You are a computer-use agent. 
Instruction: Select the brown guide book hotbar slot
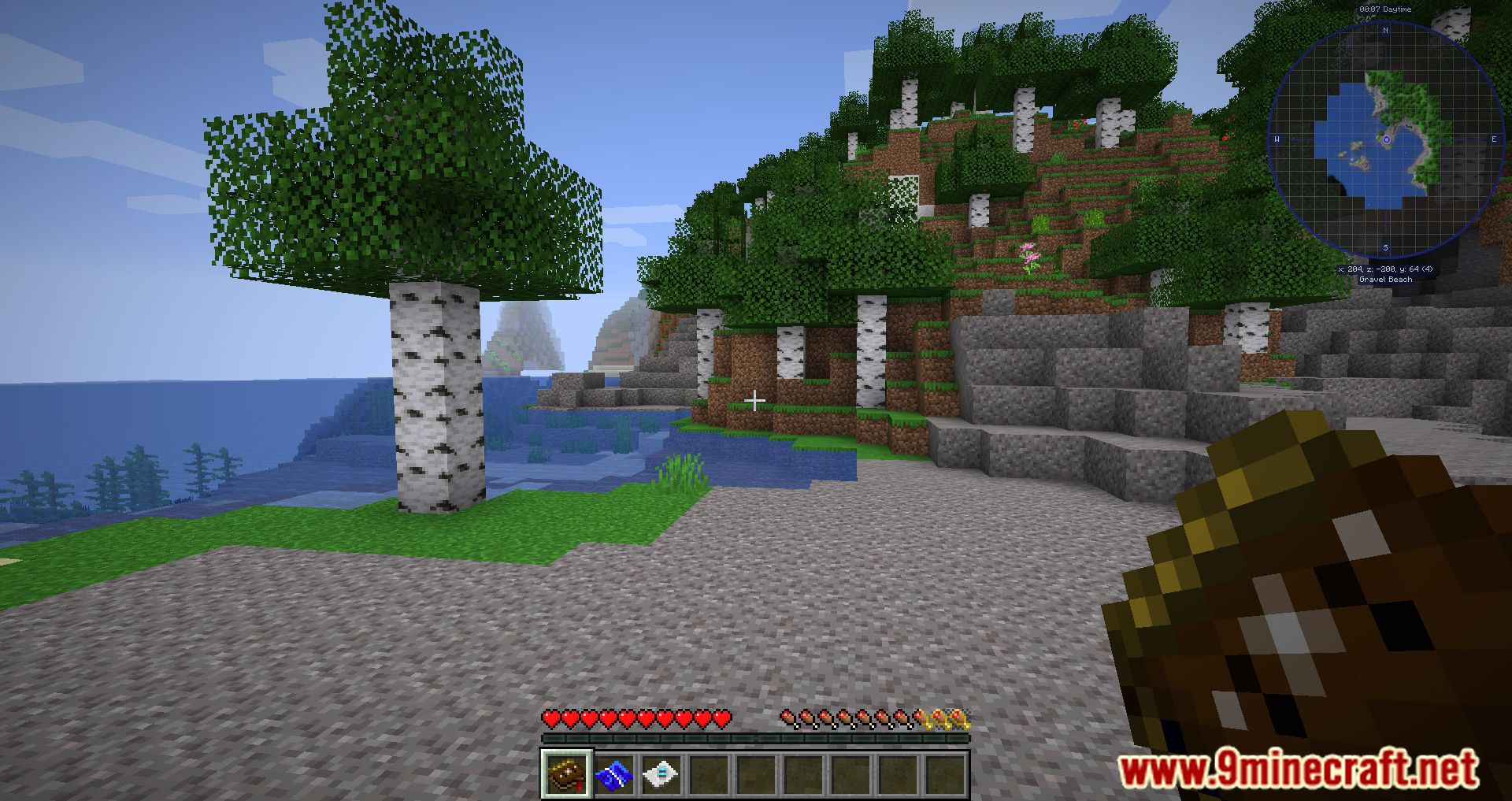click(567, 775)
